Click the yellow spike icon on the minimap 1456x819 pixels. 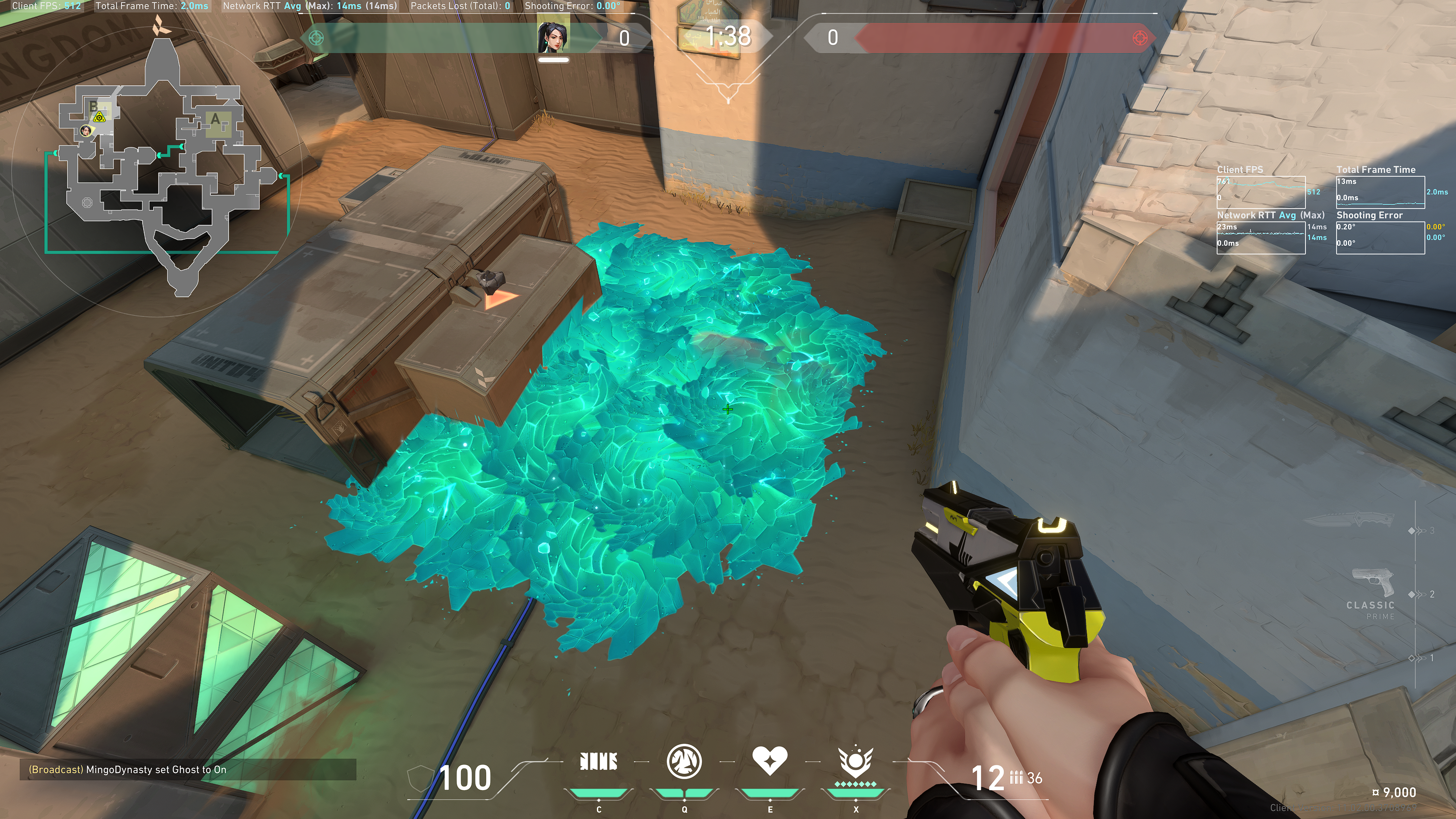(x=99, y=117)
